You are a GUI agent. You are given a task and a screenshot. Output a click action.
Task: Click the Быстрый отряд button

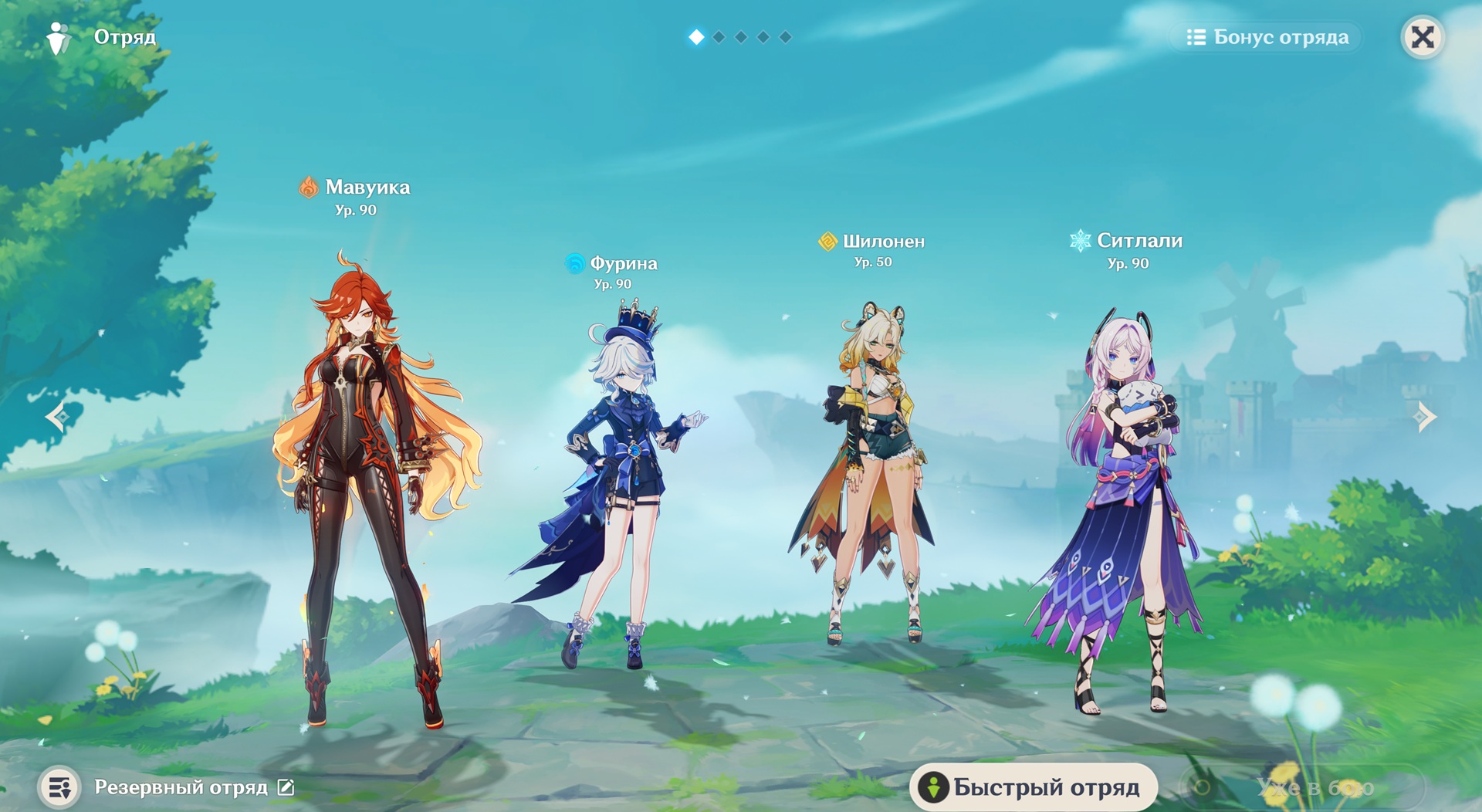pyautogui.click(x=1034, y=787)
